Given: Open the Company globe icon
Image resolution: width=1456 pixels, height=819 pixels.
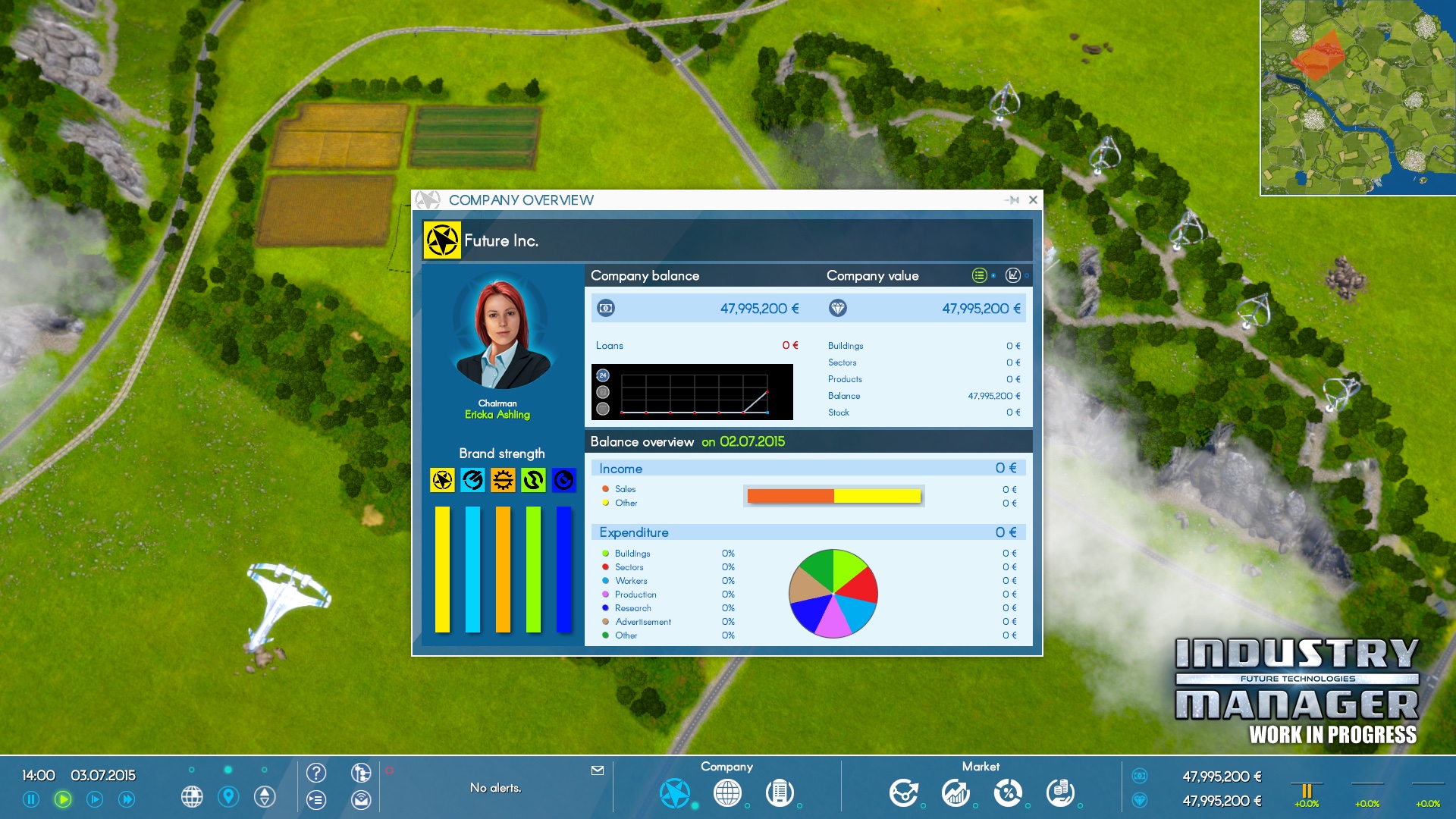Looking at the screenshot, I should [727, 793].
